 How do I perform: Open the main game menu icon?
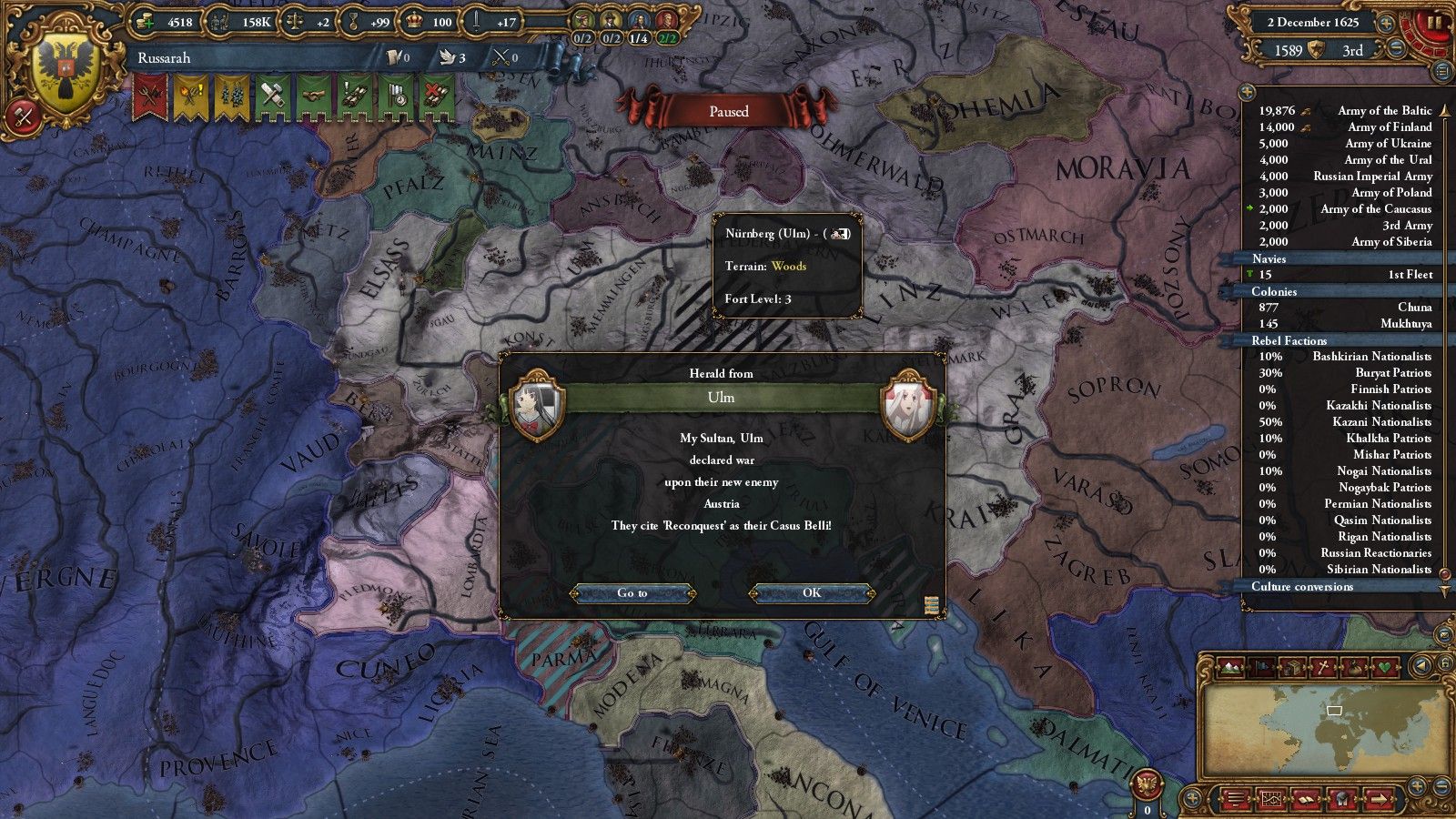[1236, 798]
